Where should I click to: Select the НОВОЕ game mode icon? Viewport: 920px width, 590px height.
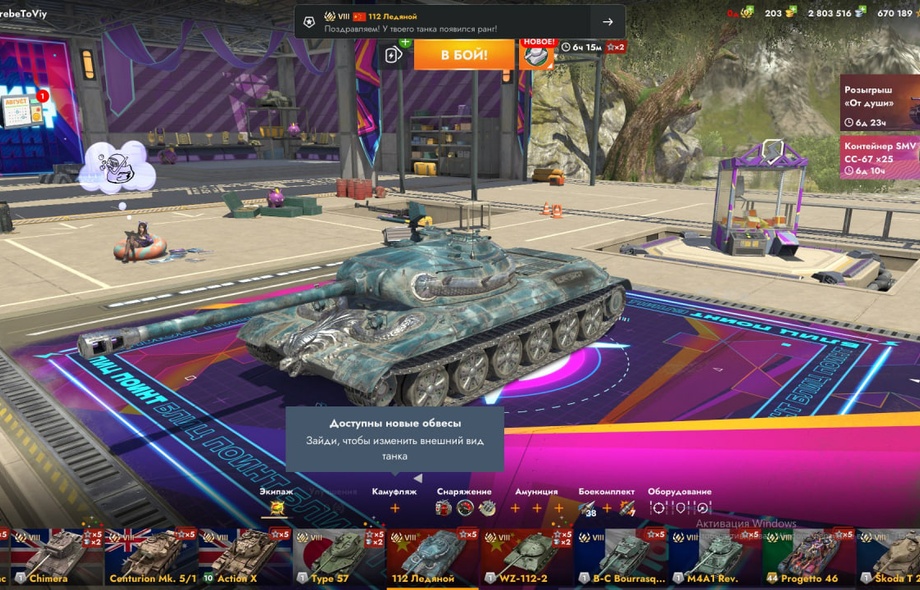(x=538, y=54)
